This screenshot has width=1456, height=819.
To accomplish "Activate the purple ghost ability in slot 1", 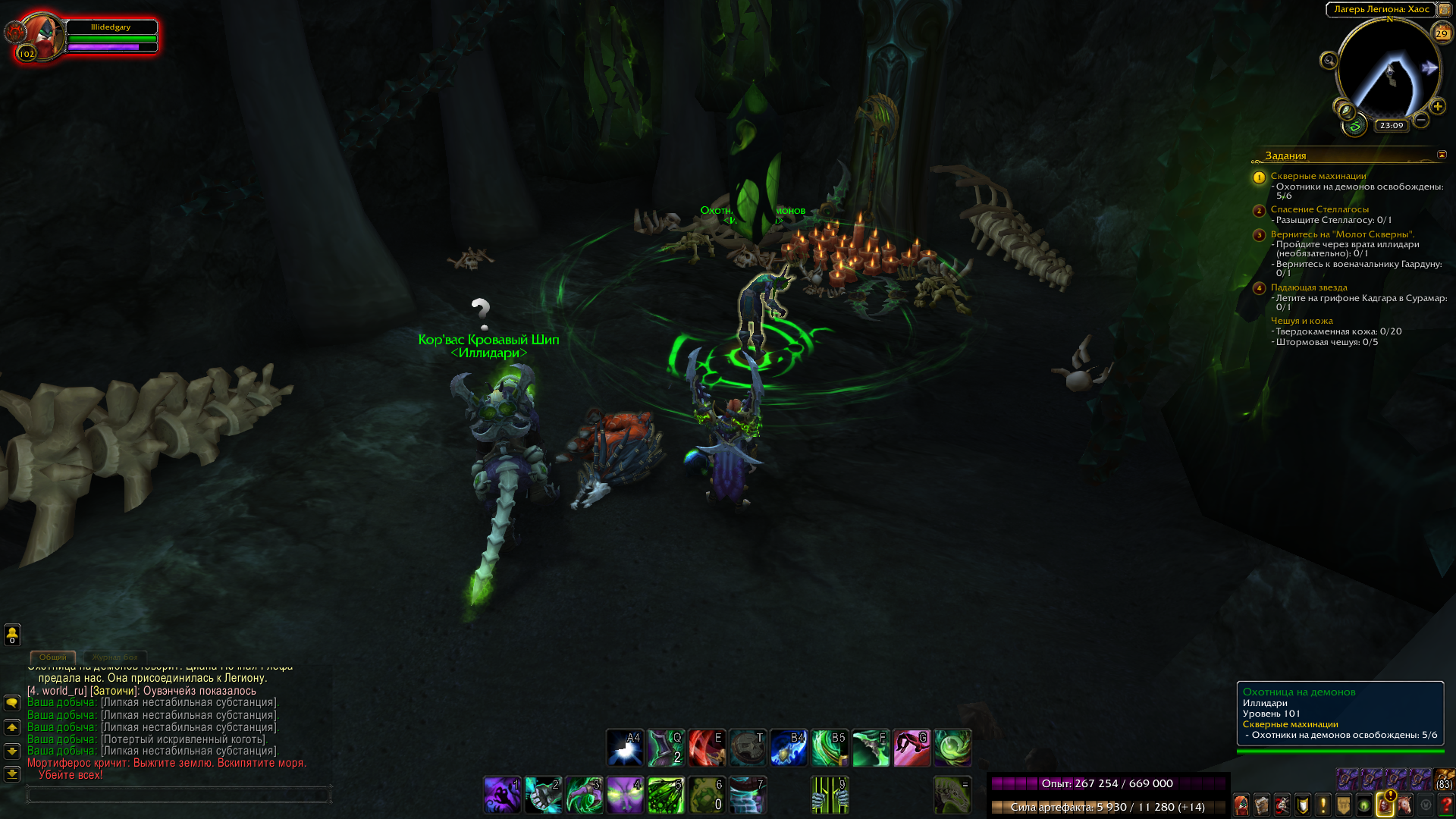I will click(503, 795).
